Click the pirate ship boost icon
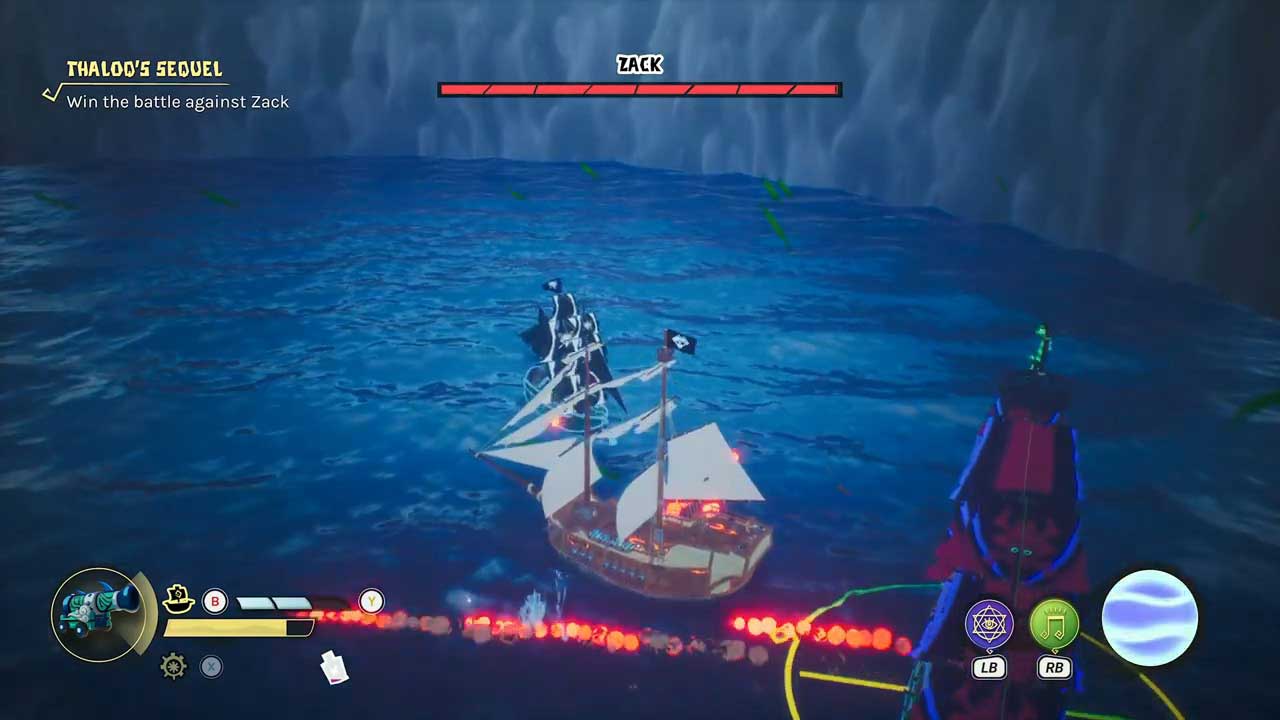Screen dimensions: 1280x720 point(178,599)
